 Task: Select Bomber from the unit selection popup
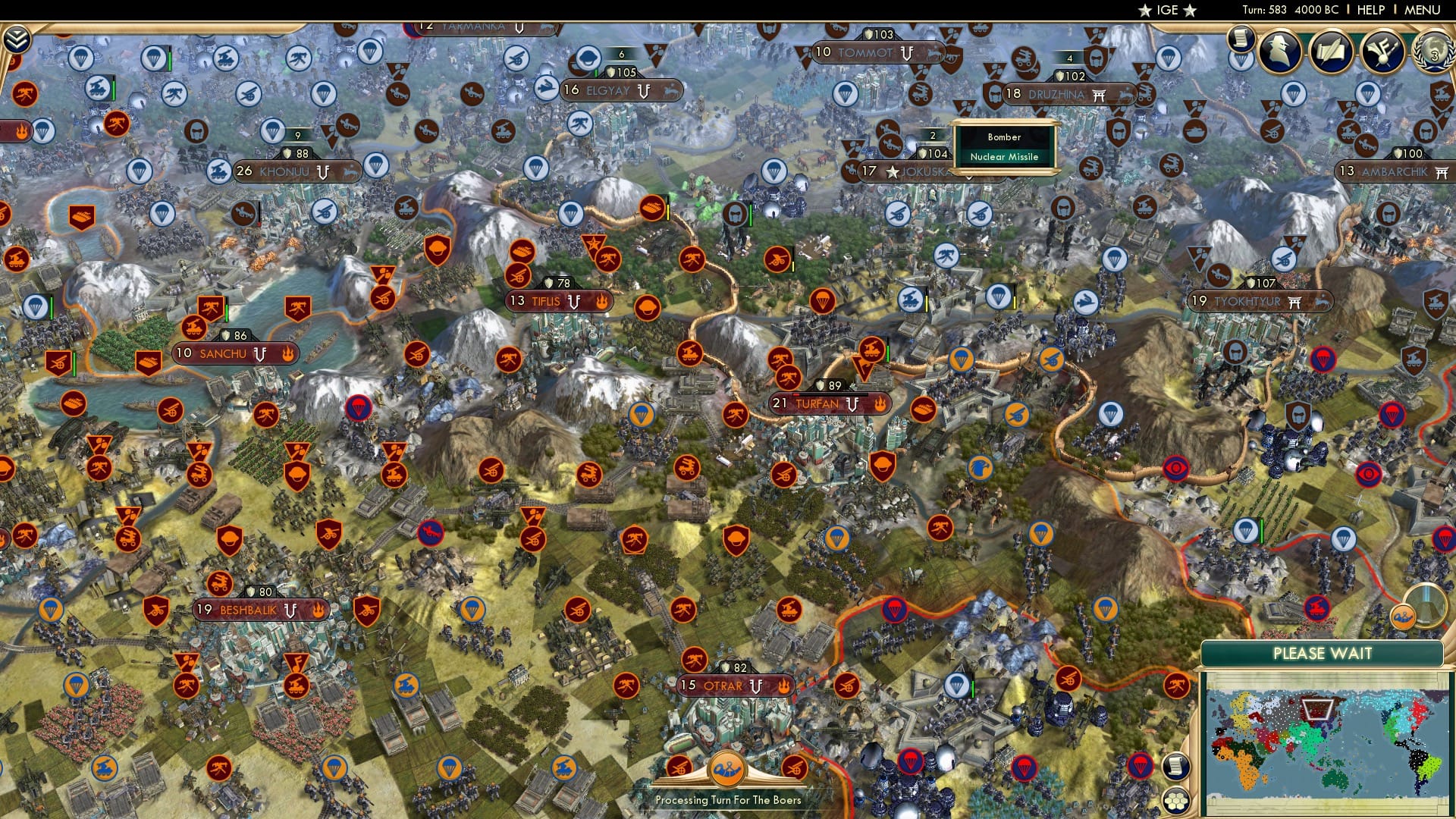(1003, 137)
